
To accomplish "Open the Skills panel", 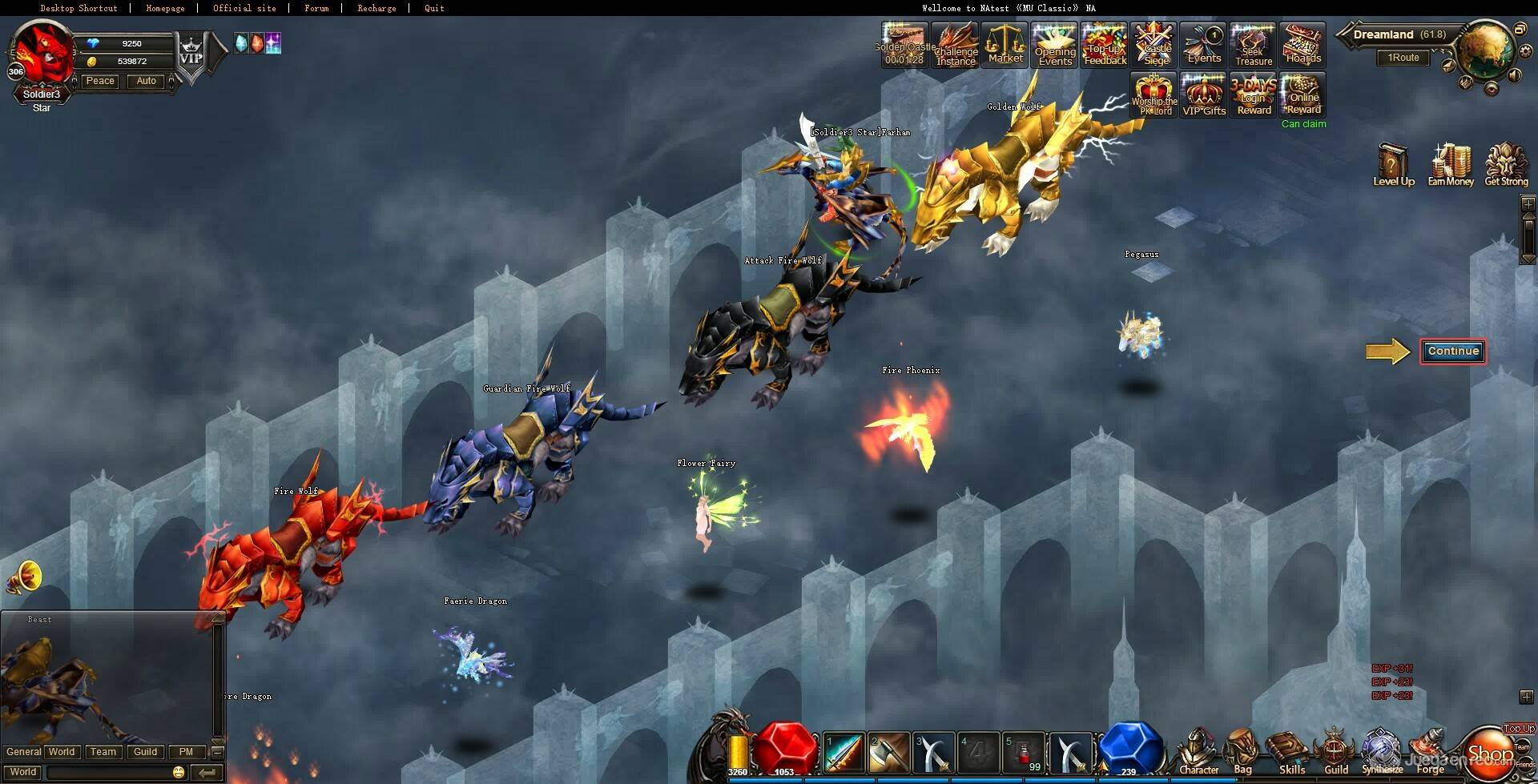I will point(1291,753).
